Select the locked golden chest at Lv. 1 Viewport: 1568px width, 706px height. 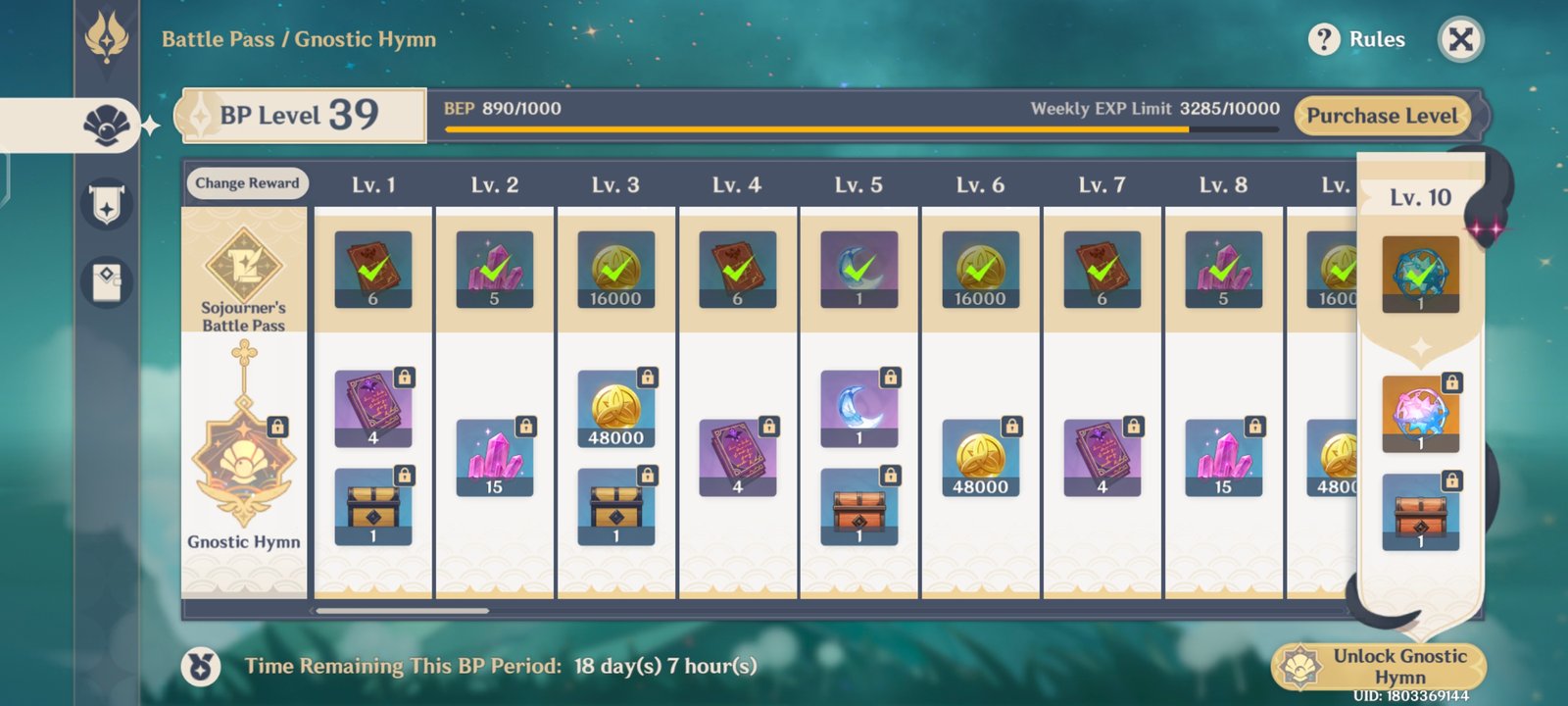click(372, 507)
